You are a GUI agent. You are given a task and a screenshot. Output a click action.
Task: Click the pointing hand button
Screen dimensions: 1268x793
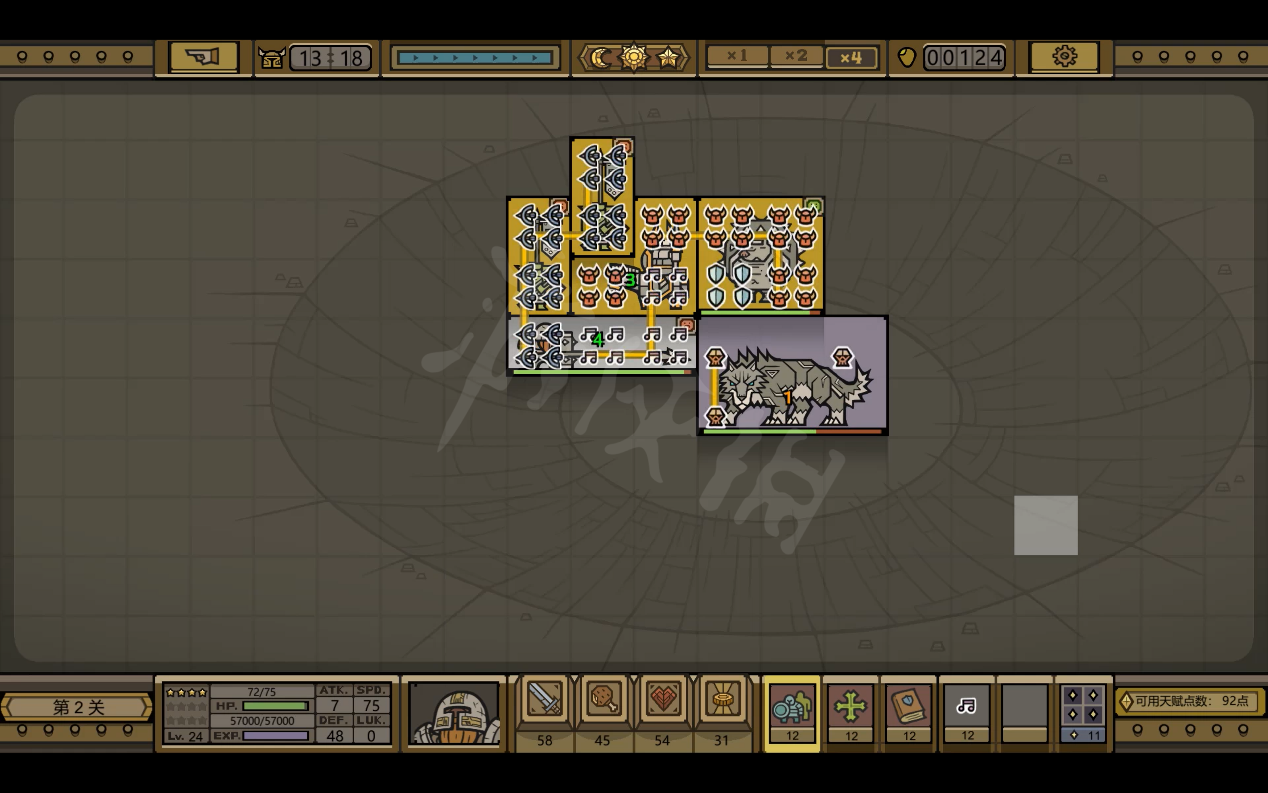click(203, 57)
